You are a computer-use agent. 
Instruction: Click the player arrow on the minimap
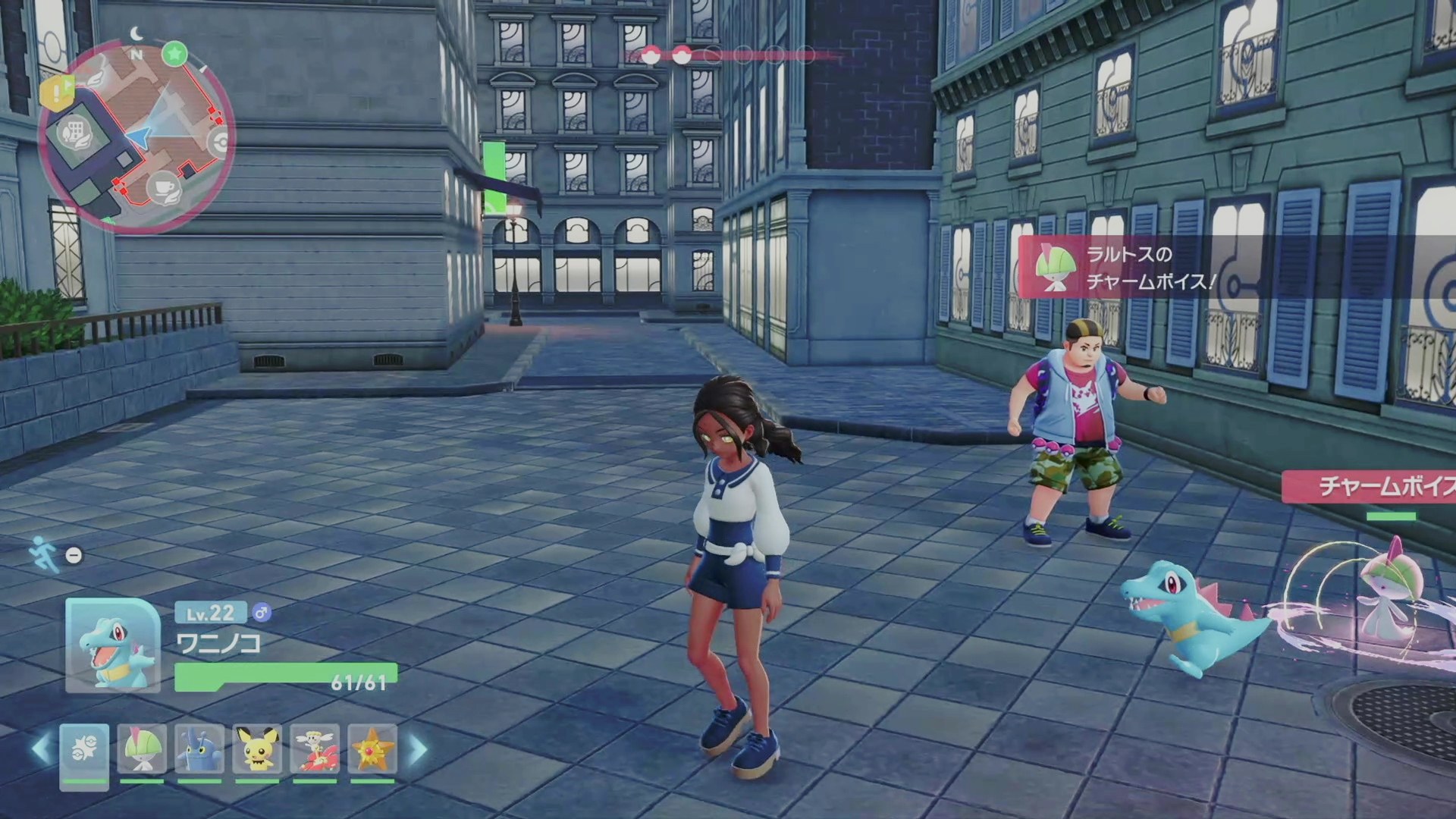coord(139,136)
